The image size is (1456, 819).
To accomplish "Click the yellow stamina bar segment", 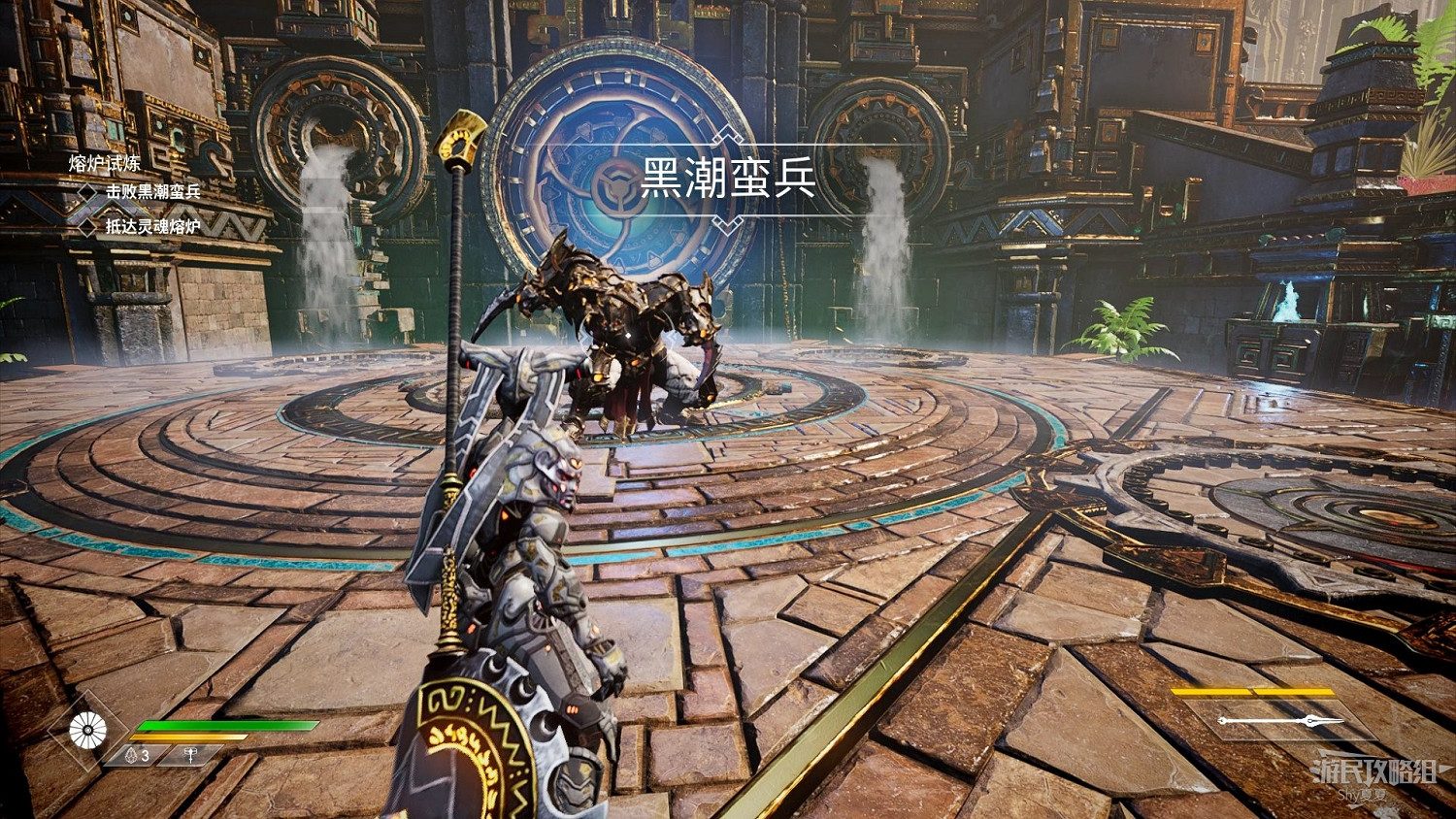I will [189, 737].
